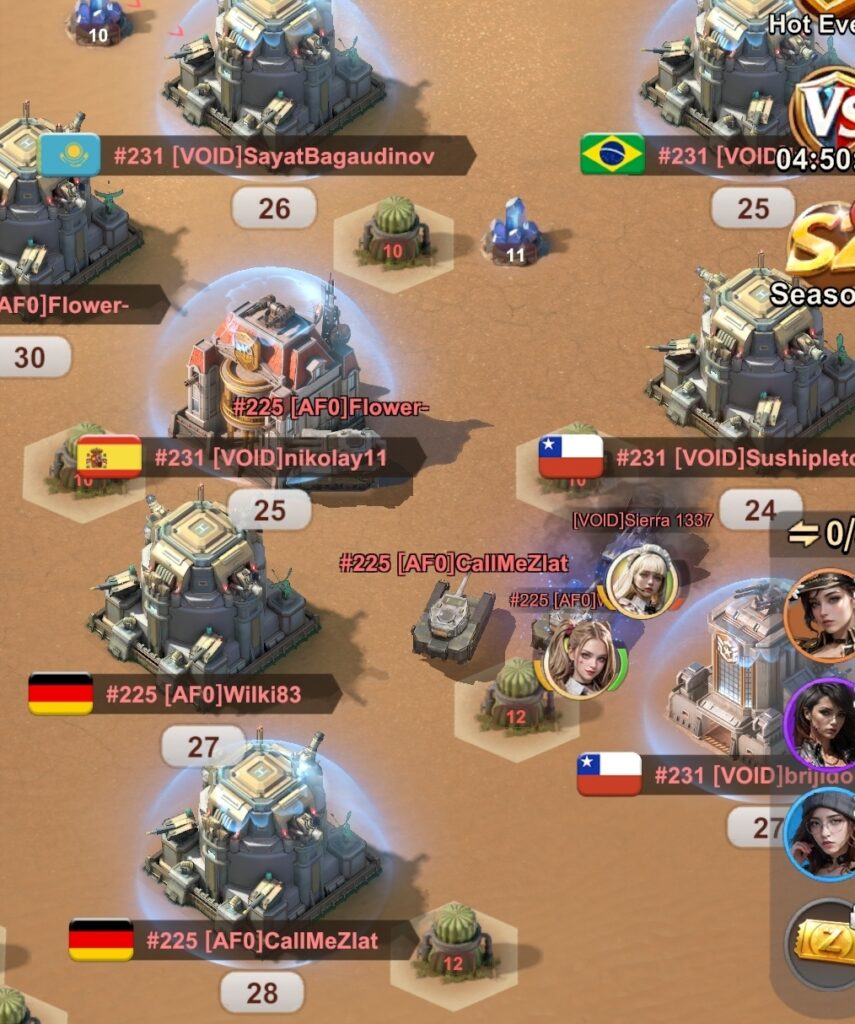
Task: Open the S2 Season icon
Action: coord(822,245)
